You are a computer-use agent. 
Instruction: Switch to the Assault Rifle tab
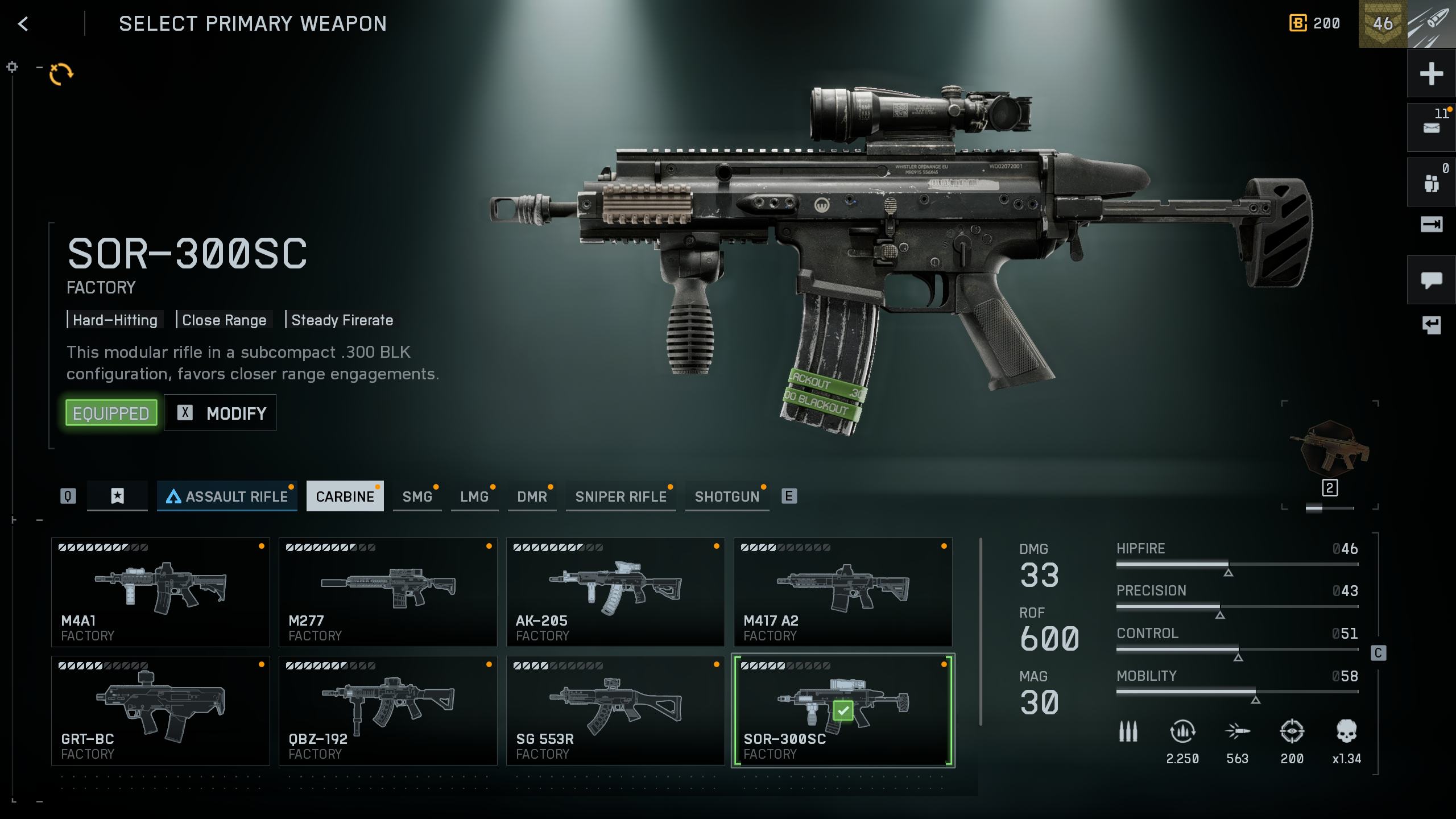(227, 497)
